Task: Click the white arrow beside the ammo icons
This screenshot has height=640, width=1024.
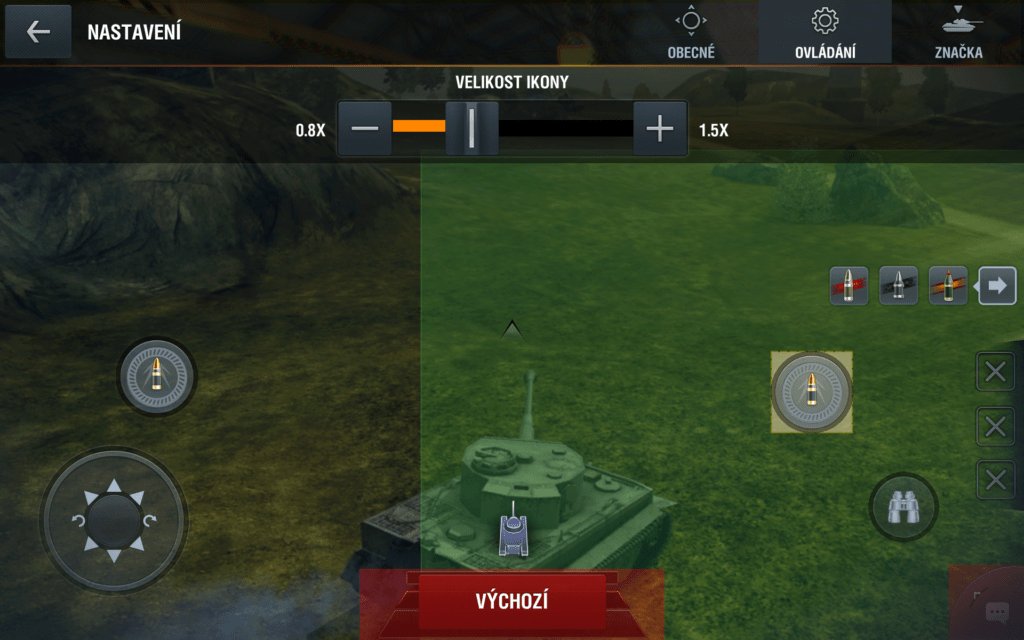Action: tap(996, 286)
